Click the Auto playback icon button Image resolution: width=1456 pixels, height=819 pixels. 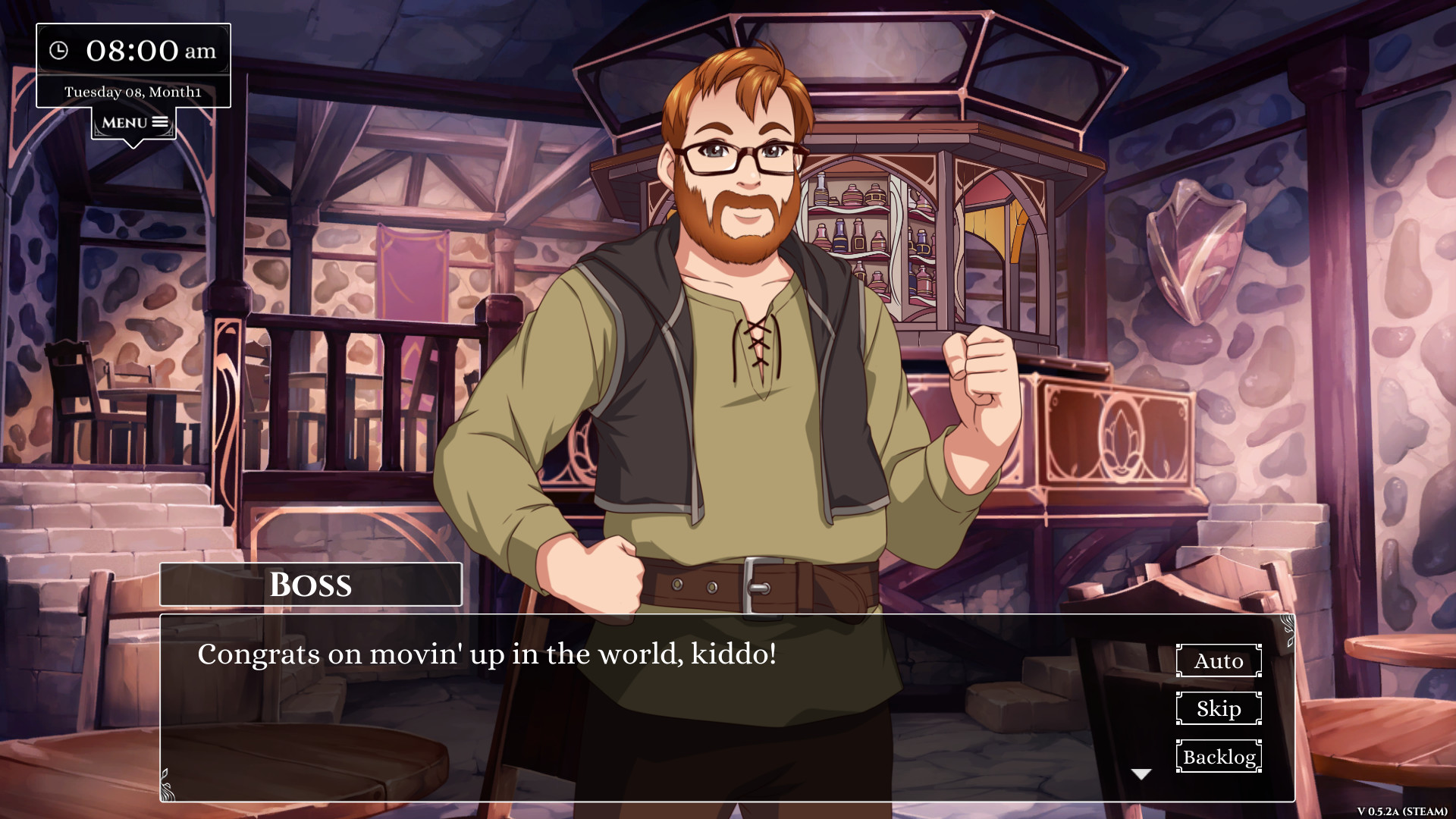pos(1218,661)
